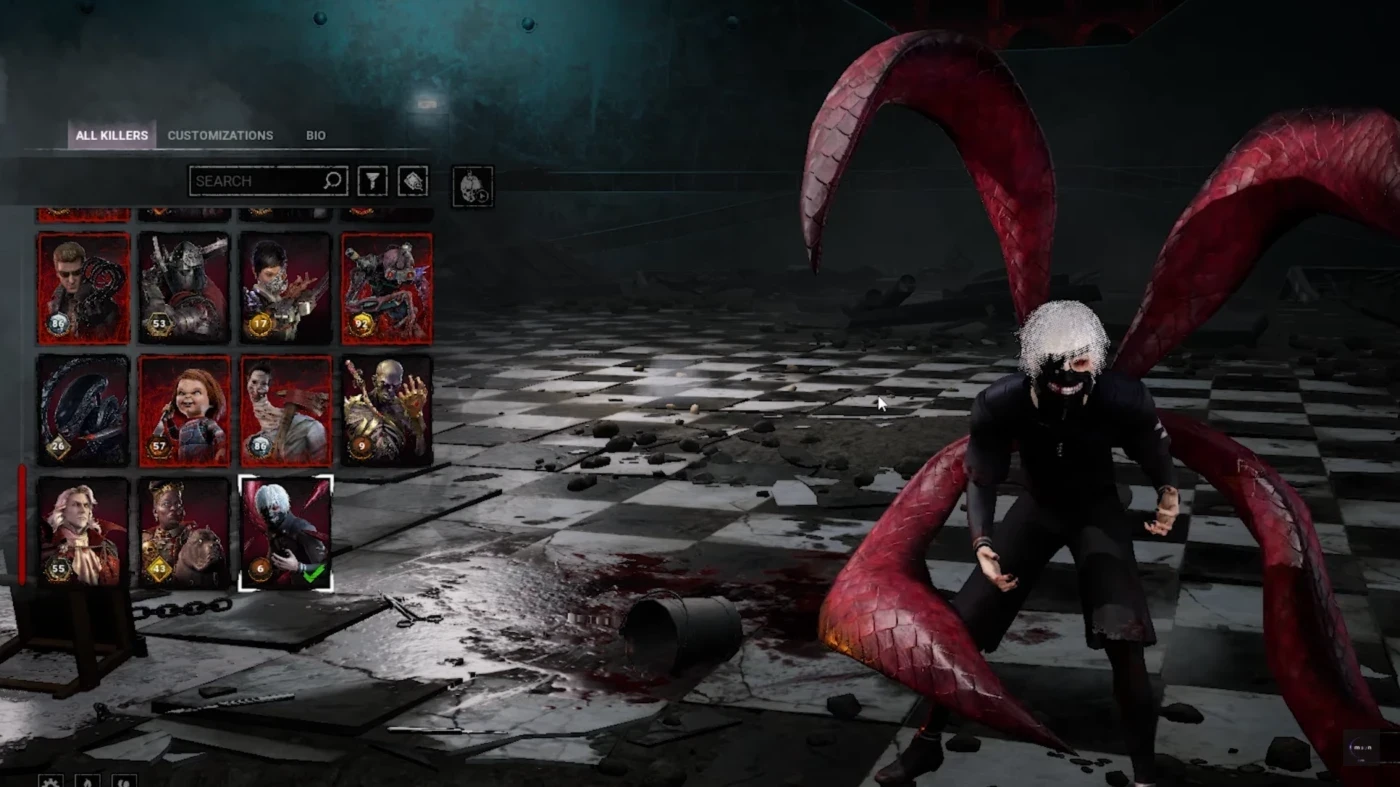The width and height of the screenshot is (1400, 787).
Task: Switch to the All Killers tab
Action: click(x=112, y=135)
